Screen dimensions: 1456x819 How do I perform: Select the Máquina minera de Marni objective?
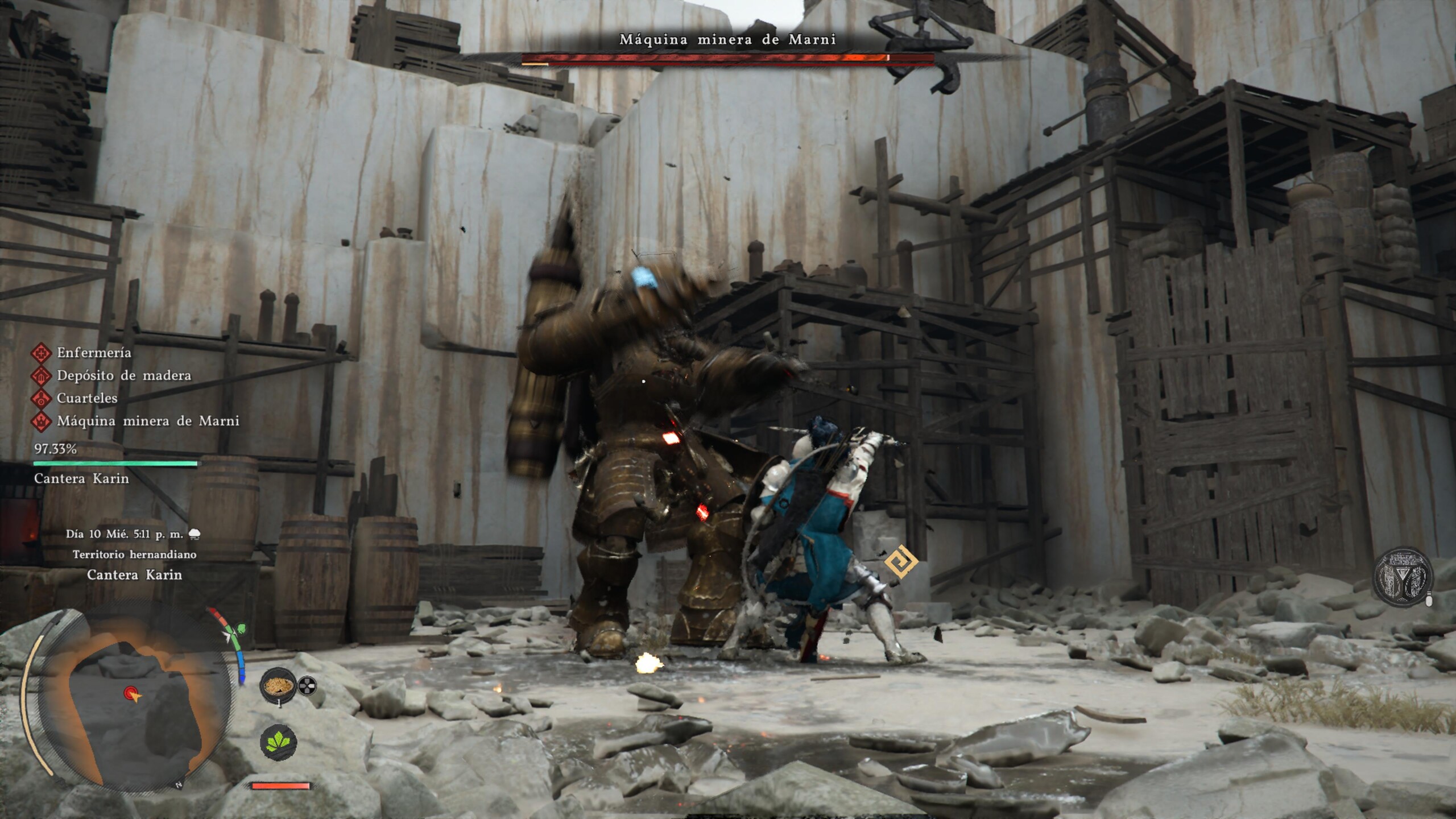[147, 421]
